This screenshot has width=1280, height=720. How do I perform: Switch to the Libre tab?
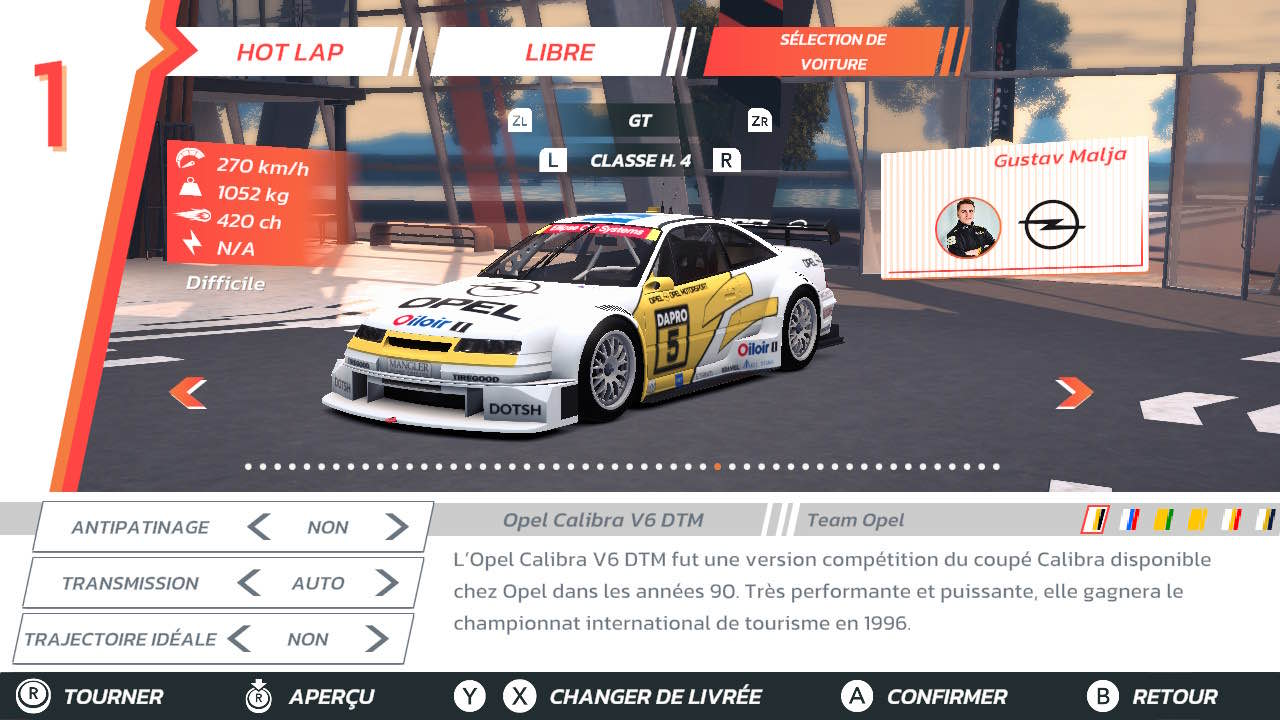coord(560,52)
